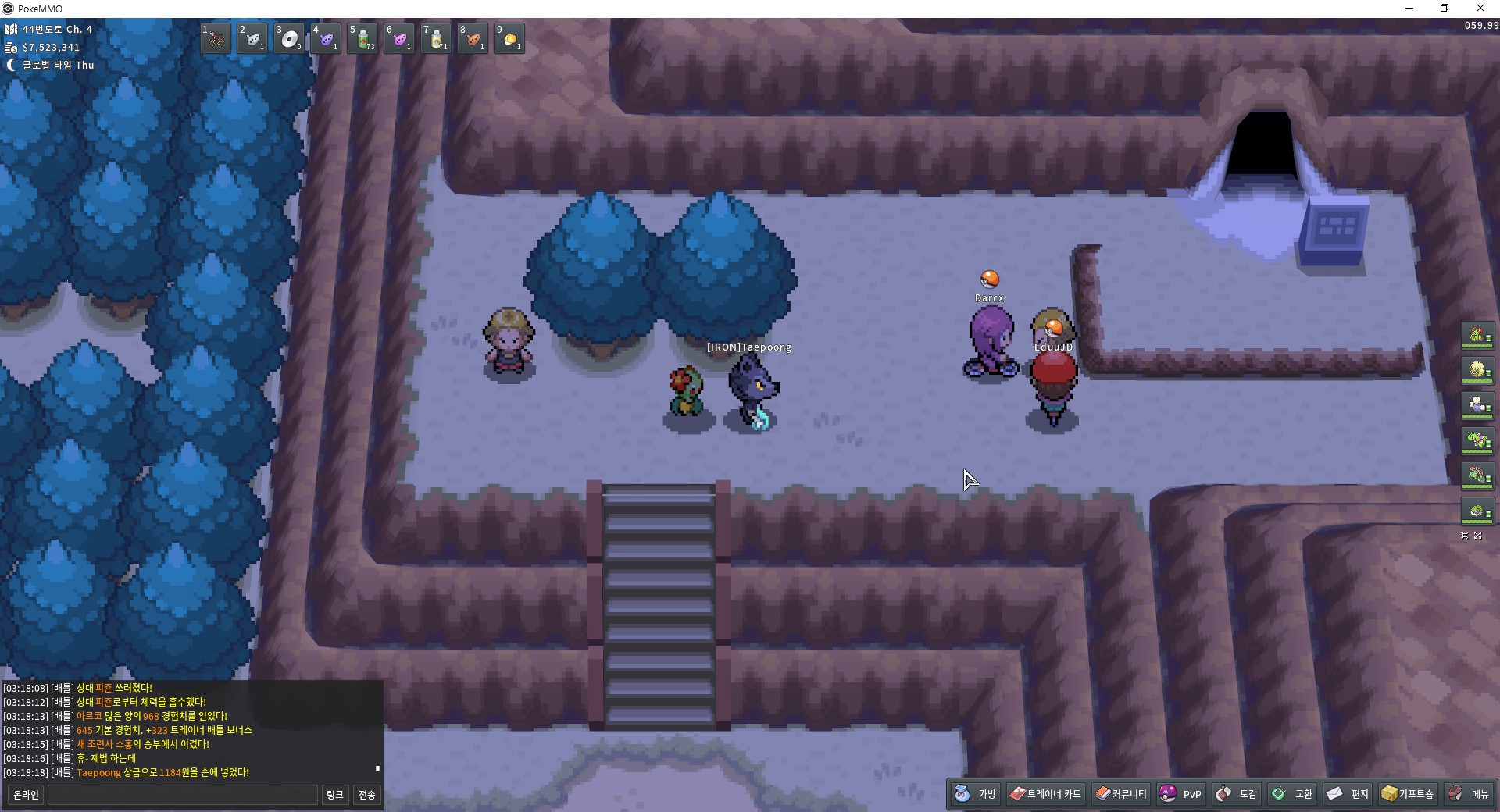
Task: Click the chat send (전송) button
Action: pyautogui.click(x=366, y=795)
